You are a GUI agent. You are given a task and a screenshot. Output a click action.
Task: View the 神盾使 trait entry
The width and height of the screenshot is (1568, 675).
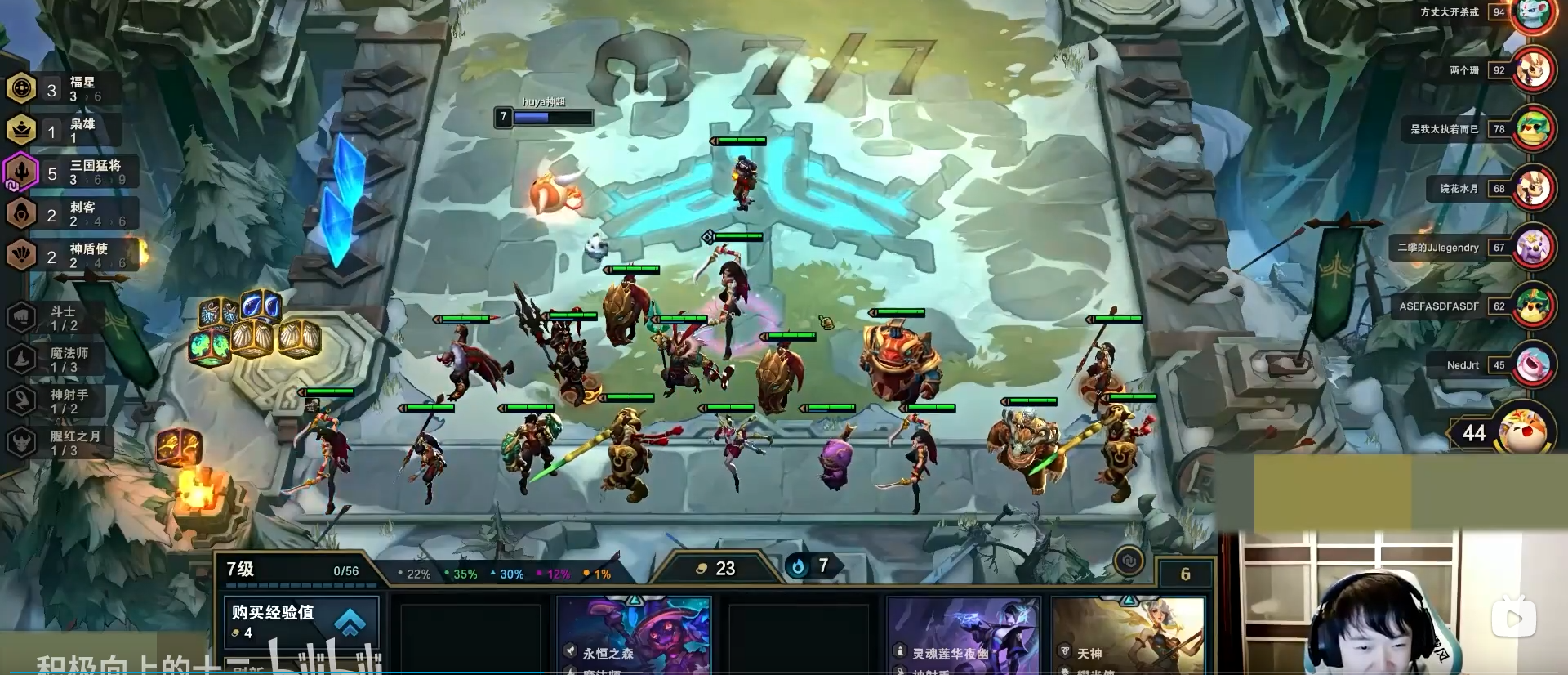pos(69,255)
